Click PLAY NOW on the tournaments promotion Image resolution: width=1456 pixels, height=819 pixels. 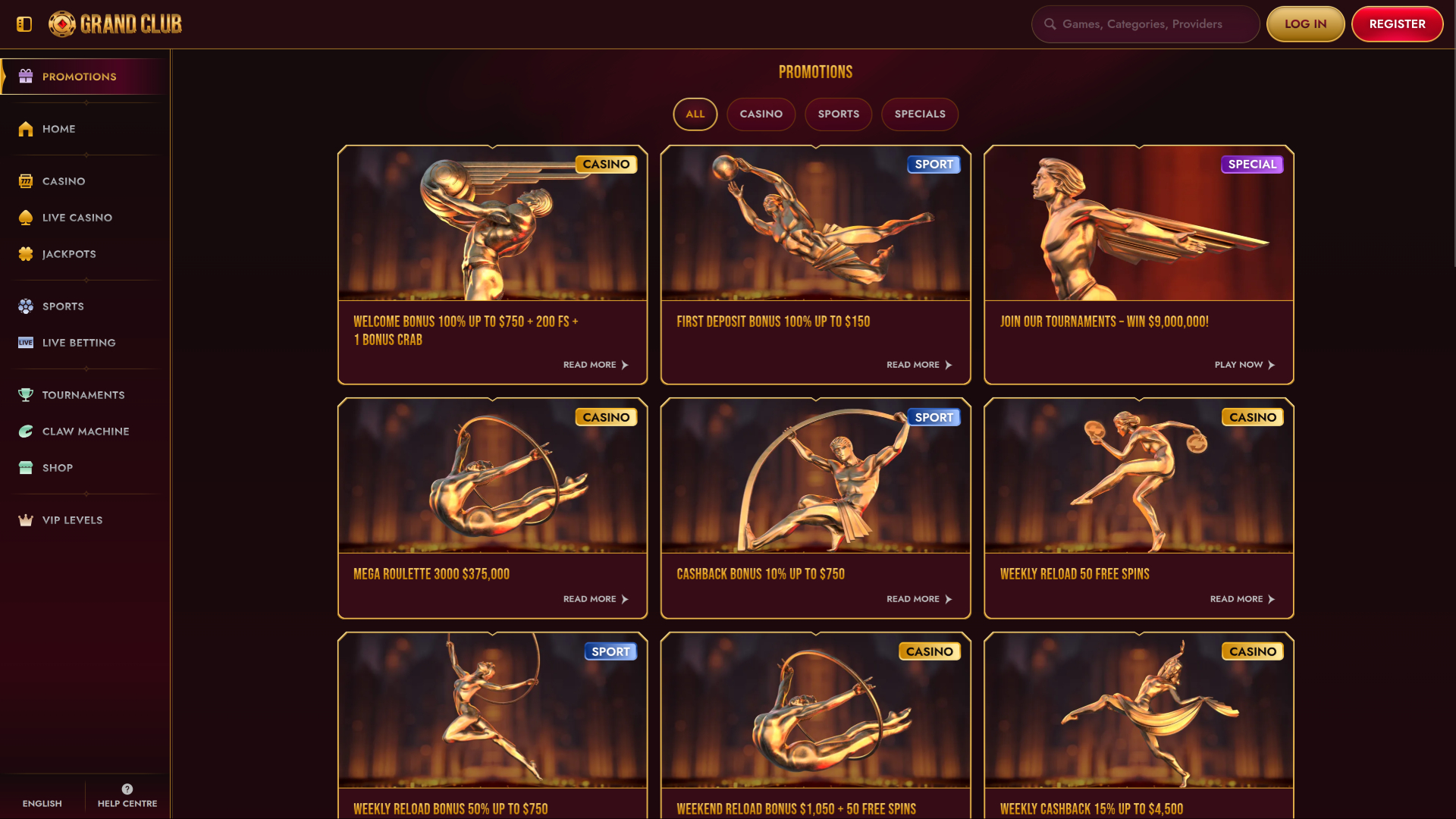(1244, 365)
